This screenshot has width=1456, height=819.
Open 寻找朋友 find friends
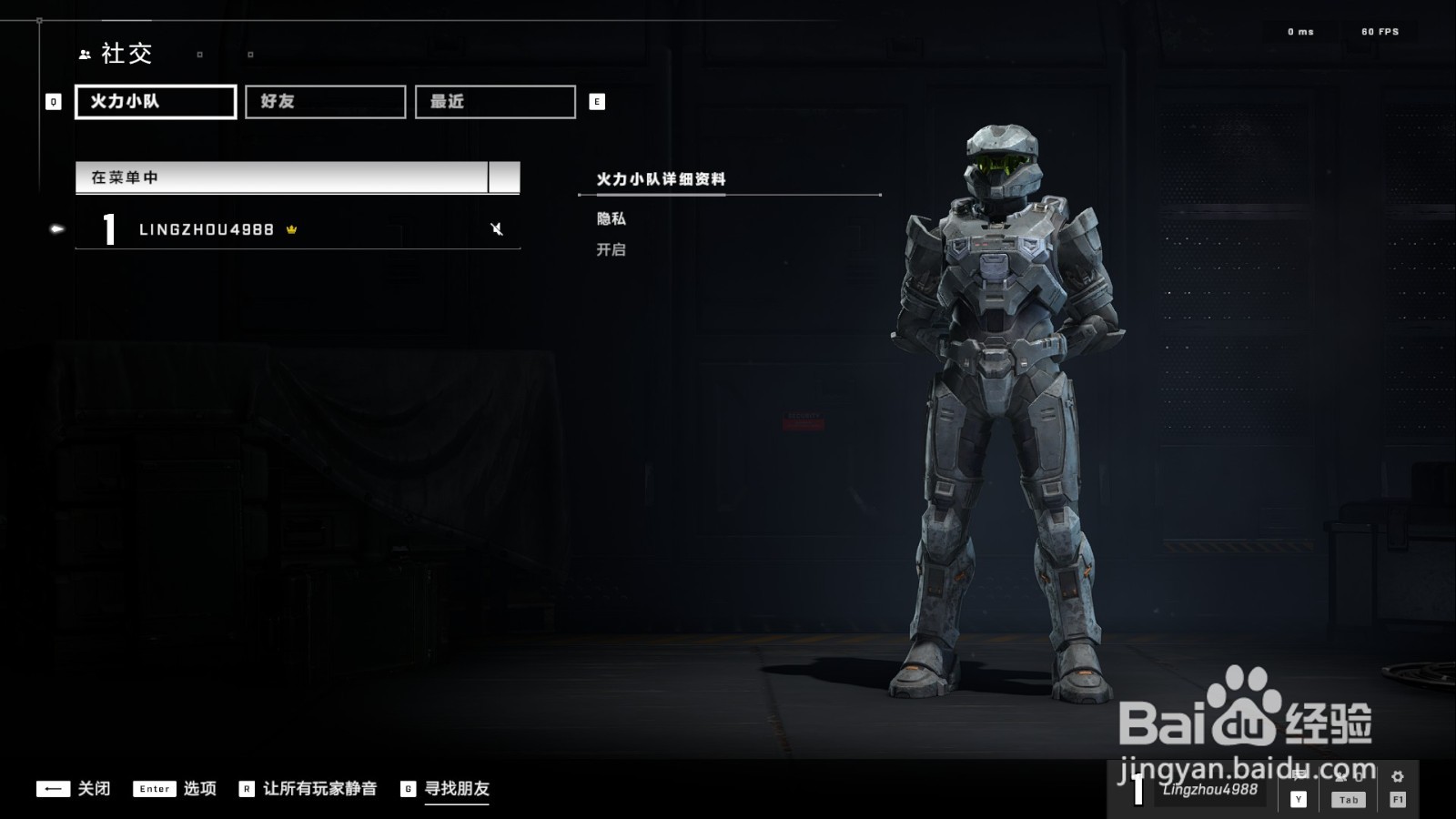(x=446, y=789)
